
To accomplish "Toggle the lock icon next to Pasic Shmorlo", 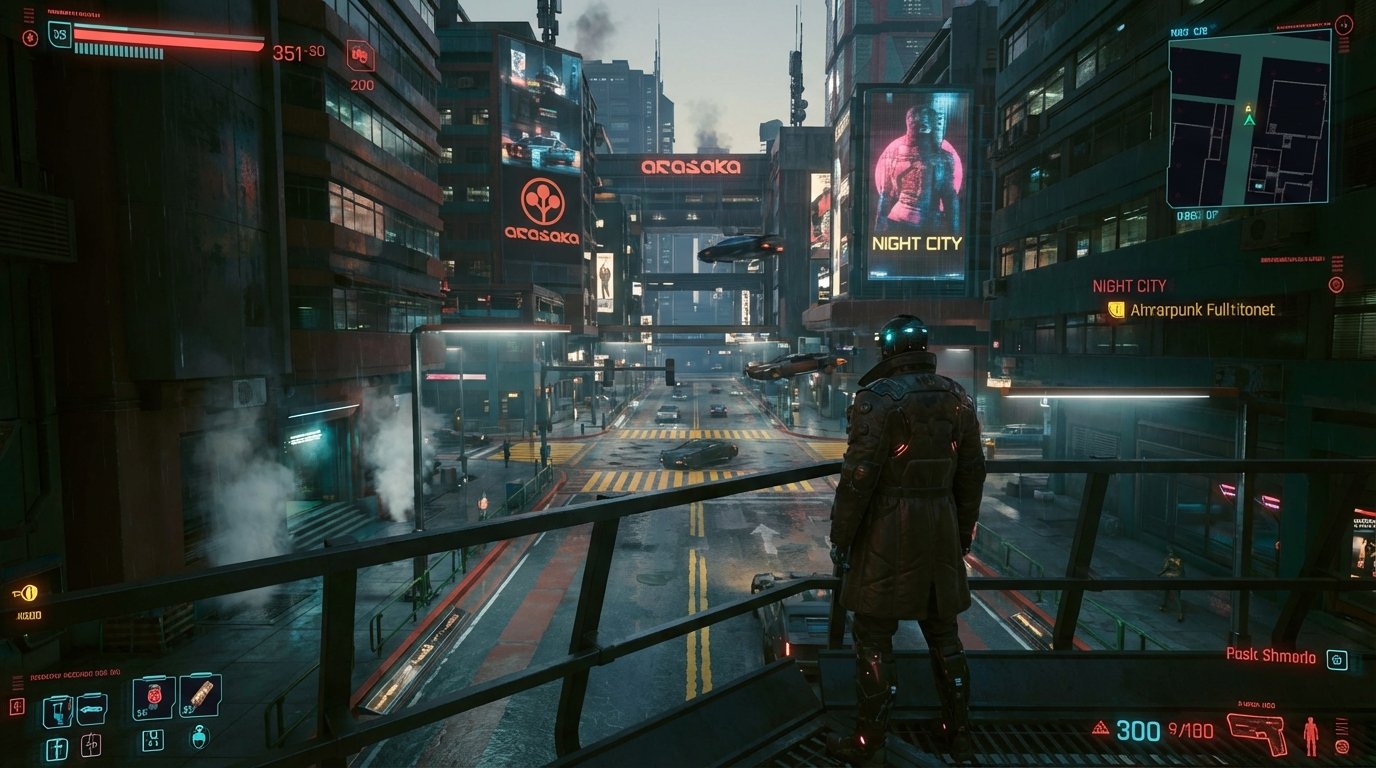I will click(1338, 661).
